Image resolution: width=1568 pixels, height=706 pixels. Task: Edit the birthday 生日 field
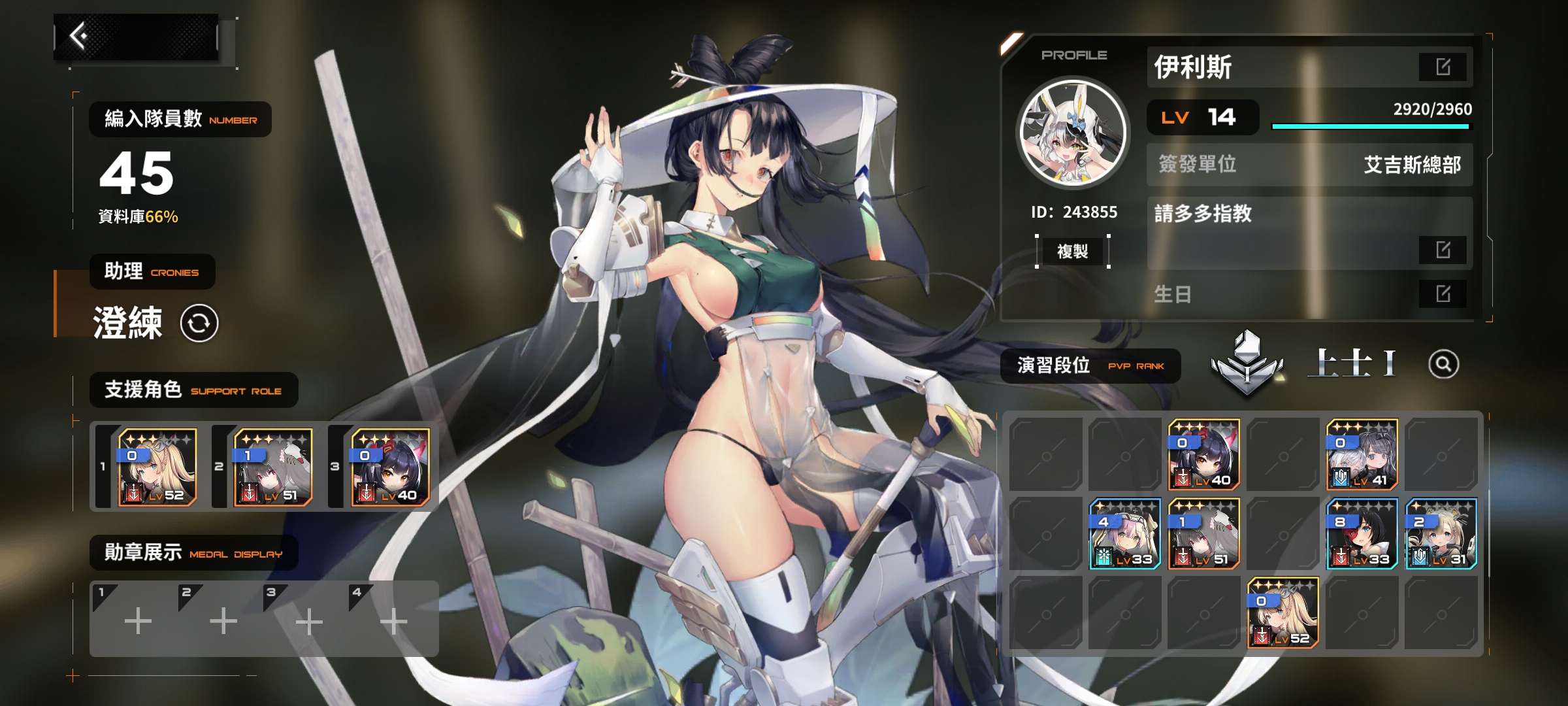[1443, 294]
